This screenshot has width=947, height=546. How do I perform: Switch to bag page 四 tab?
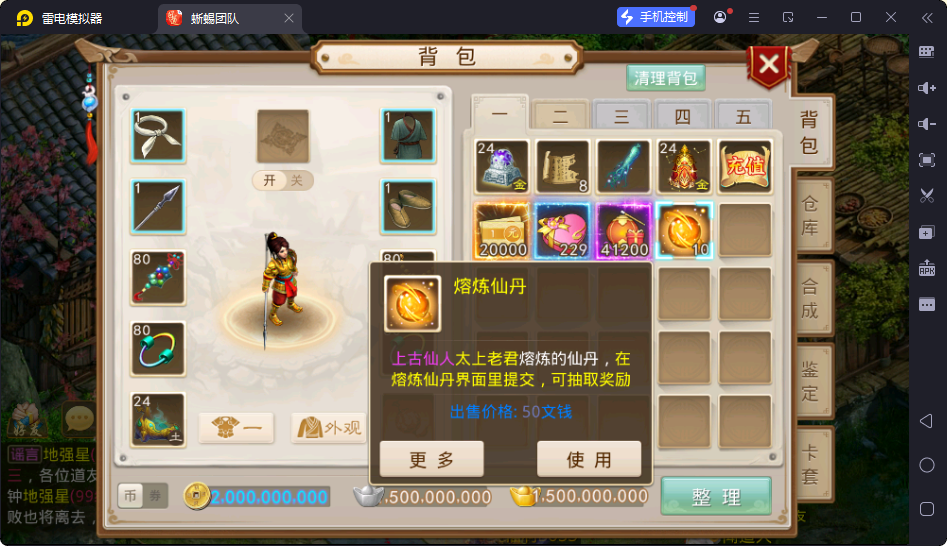pyautogui.click(x=682, y=116)
